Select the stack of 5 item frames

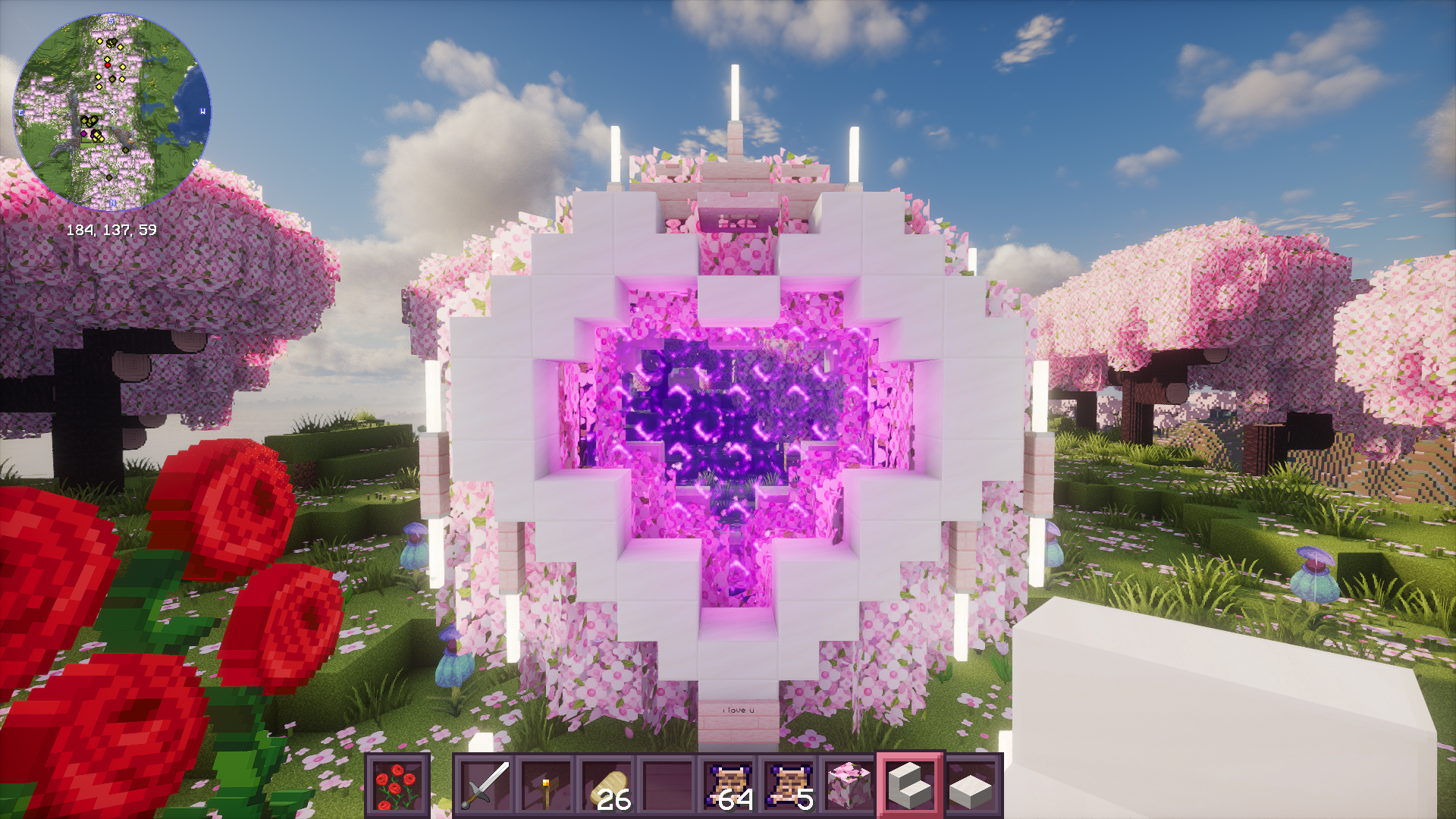pos(789,786)
